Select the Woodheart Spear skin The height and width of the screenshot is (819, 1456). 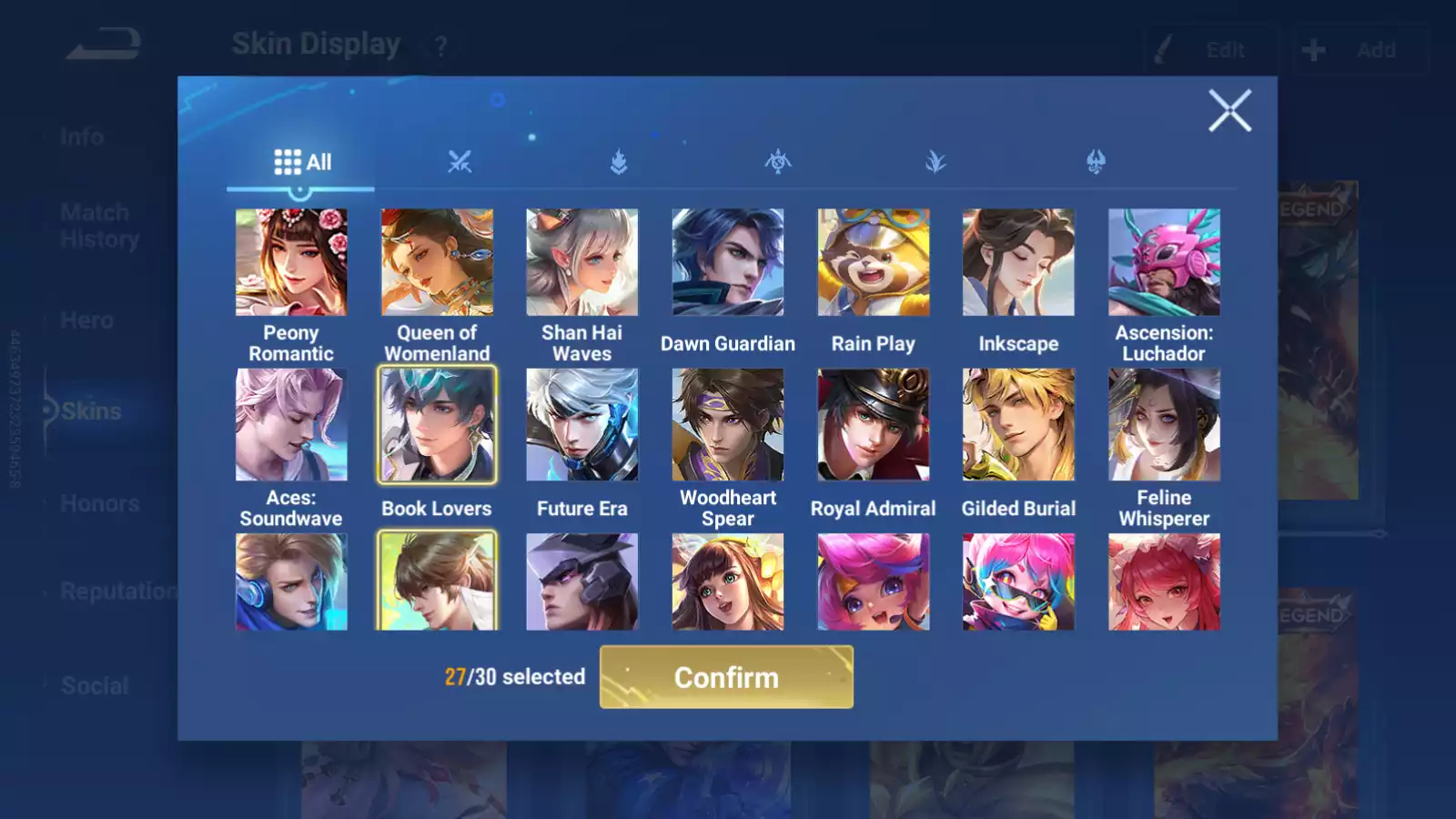pyautogui.click(x=728, y=424)
